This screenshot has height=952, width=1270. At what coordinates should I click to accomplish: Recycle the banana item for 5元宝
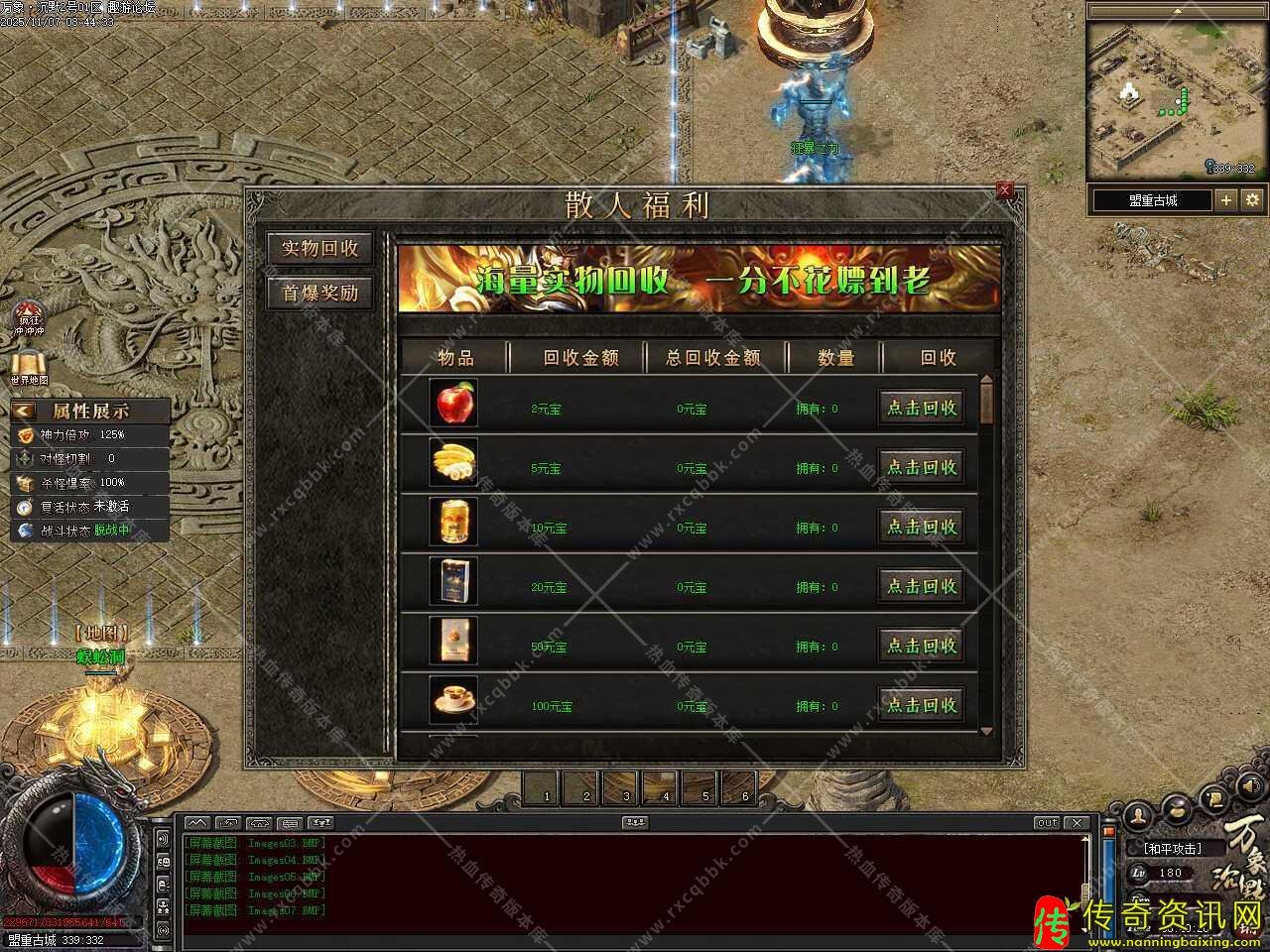pyautogui.click(x=921, y=467)
